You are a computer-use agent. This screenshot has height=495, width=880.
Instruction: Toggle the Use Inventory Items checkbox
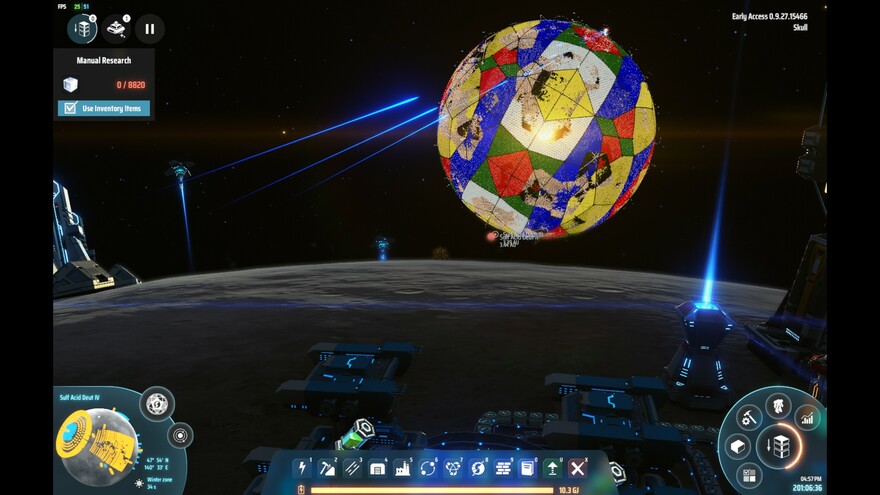tap(71, 108)
